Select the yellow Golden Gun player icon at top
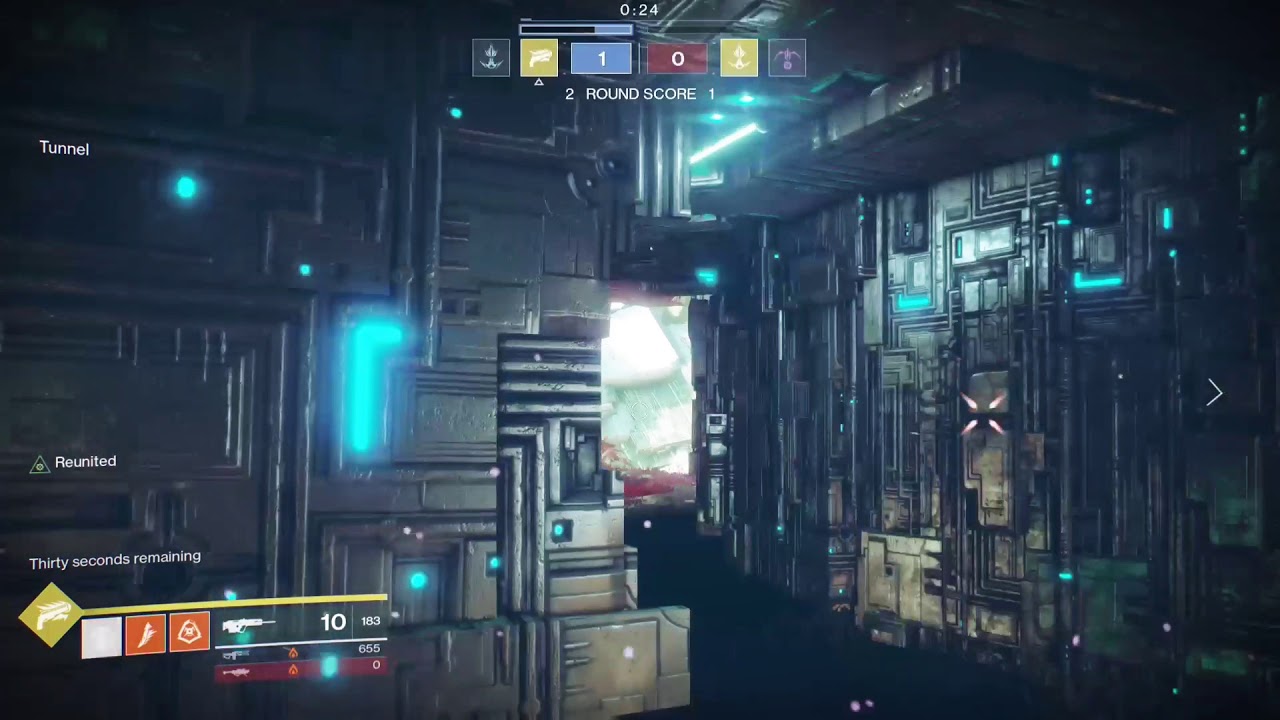This screenshot has width=1280, height=720. 539,58
